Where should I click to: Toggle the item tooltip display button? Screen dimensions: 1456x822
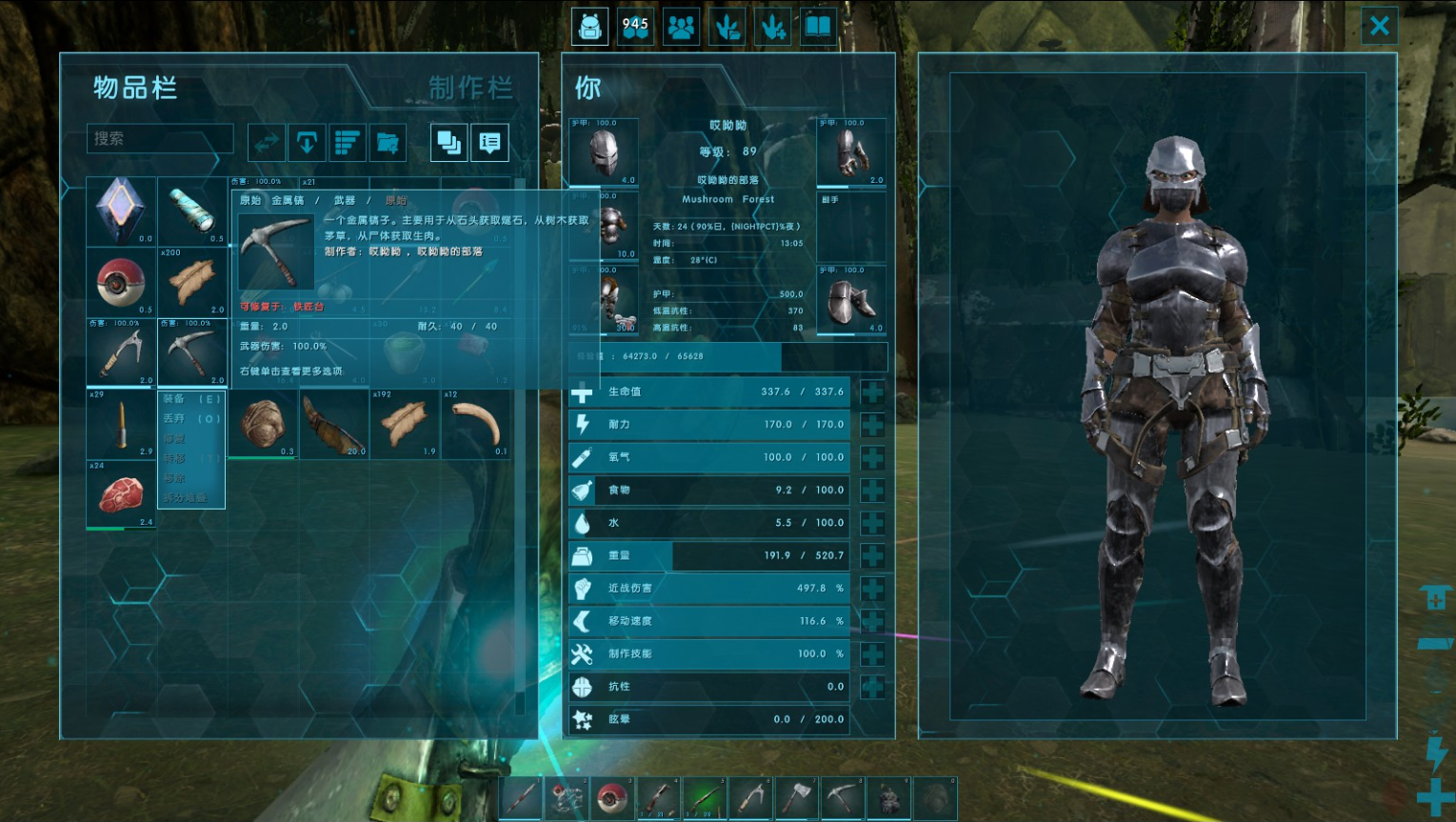tap(489, 143)
